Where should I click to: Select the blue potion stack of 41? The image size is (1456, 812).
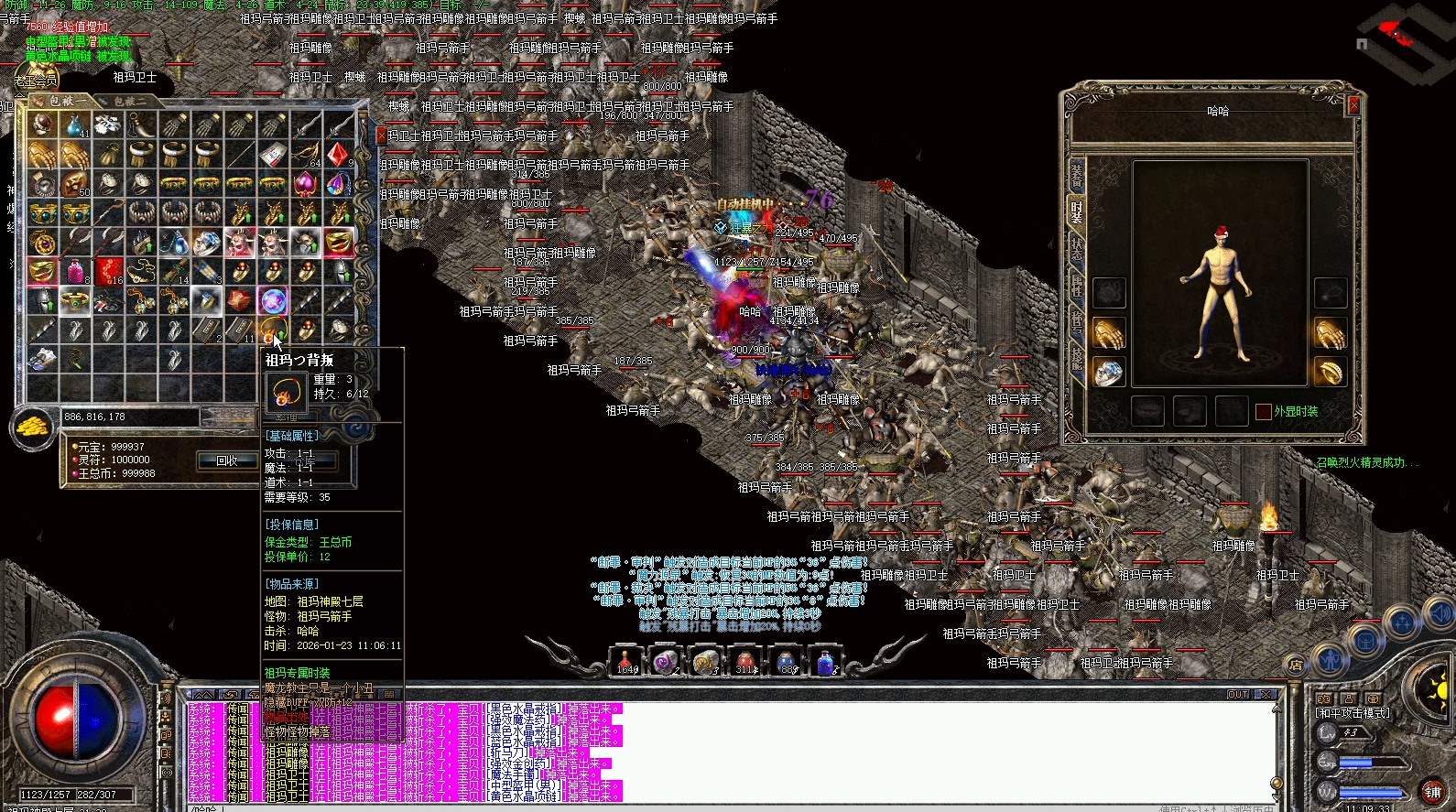[x=75, y=125]
